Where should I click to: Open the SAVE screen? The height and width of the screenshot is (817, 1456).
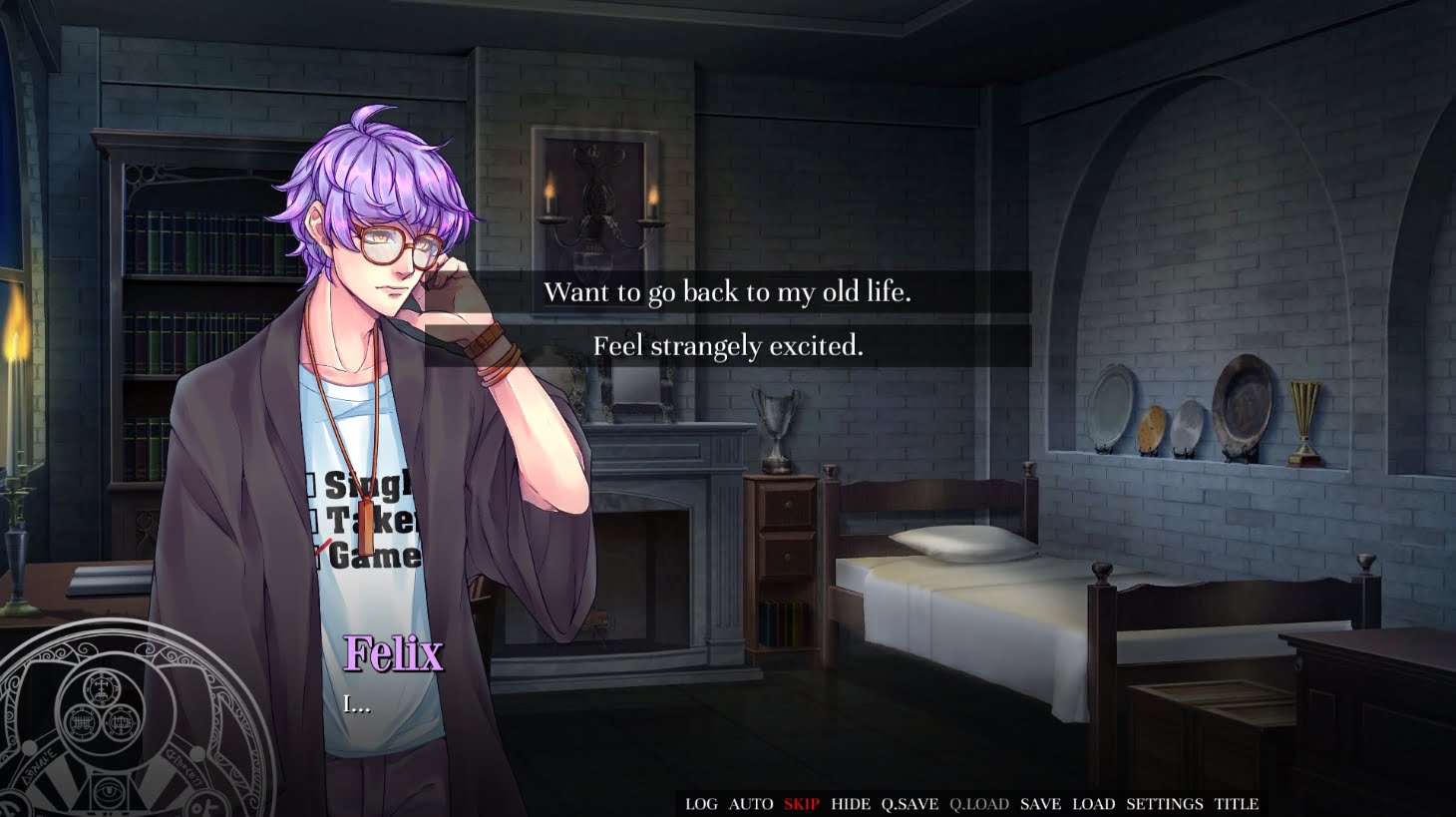coord(1040,804)
